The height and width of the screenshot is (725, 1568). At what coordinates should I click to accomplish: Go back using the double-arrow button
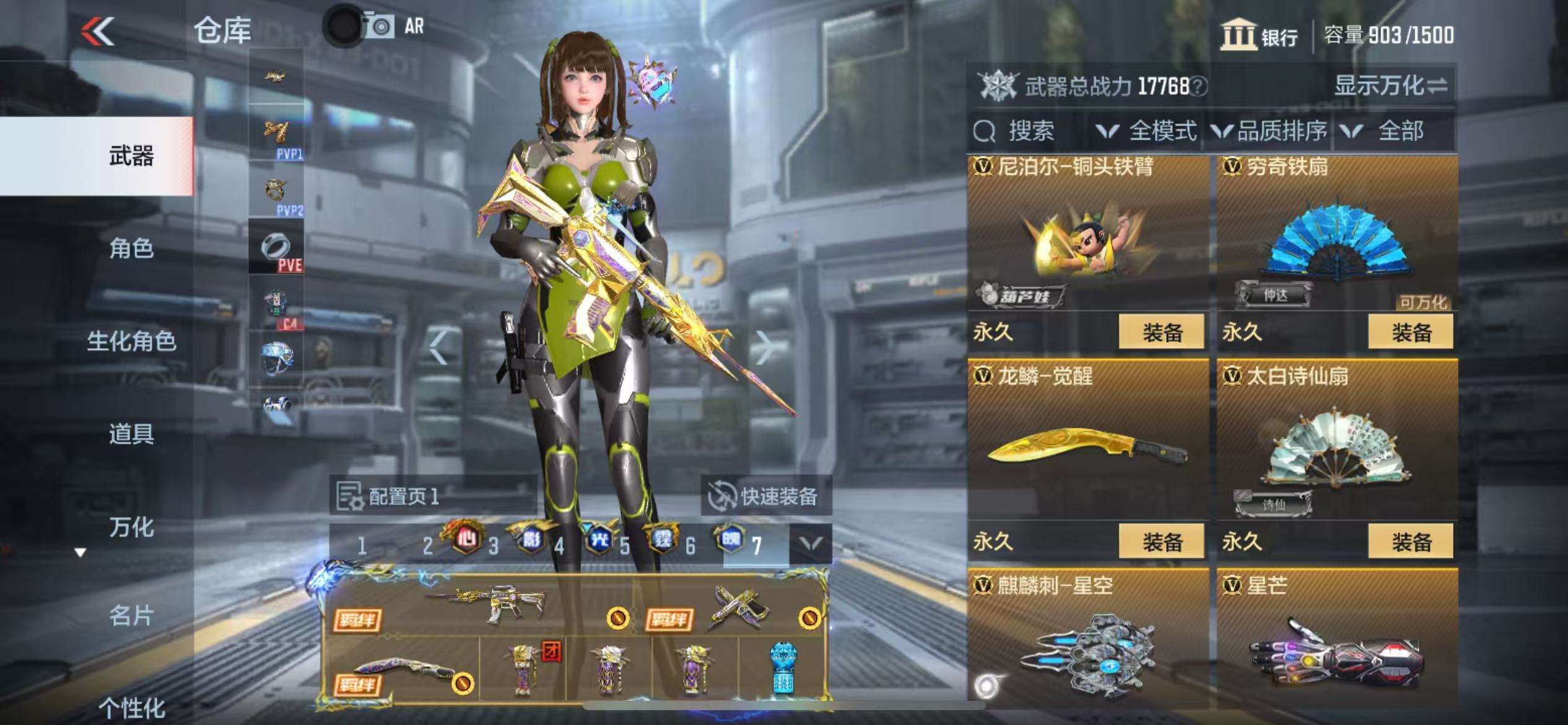[98, 31]
